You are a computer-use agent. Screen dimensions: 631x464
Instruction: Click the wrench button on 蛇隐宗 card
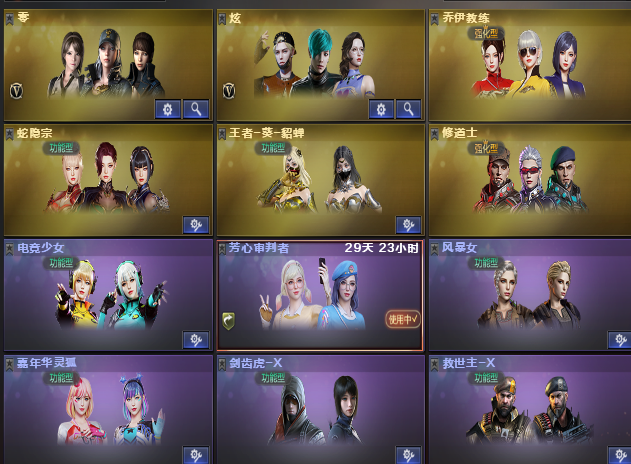pos(195,225)
